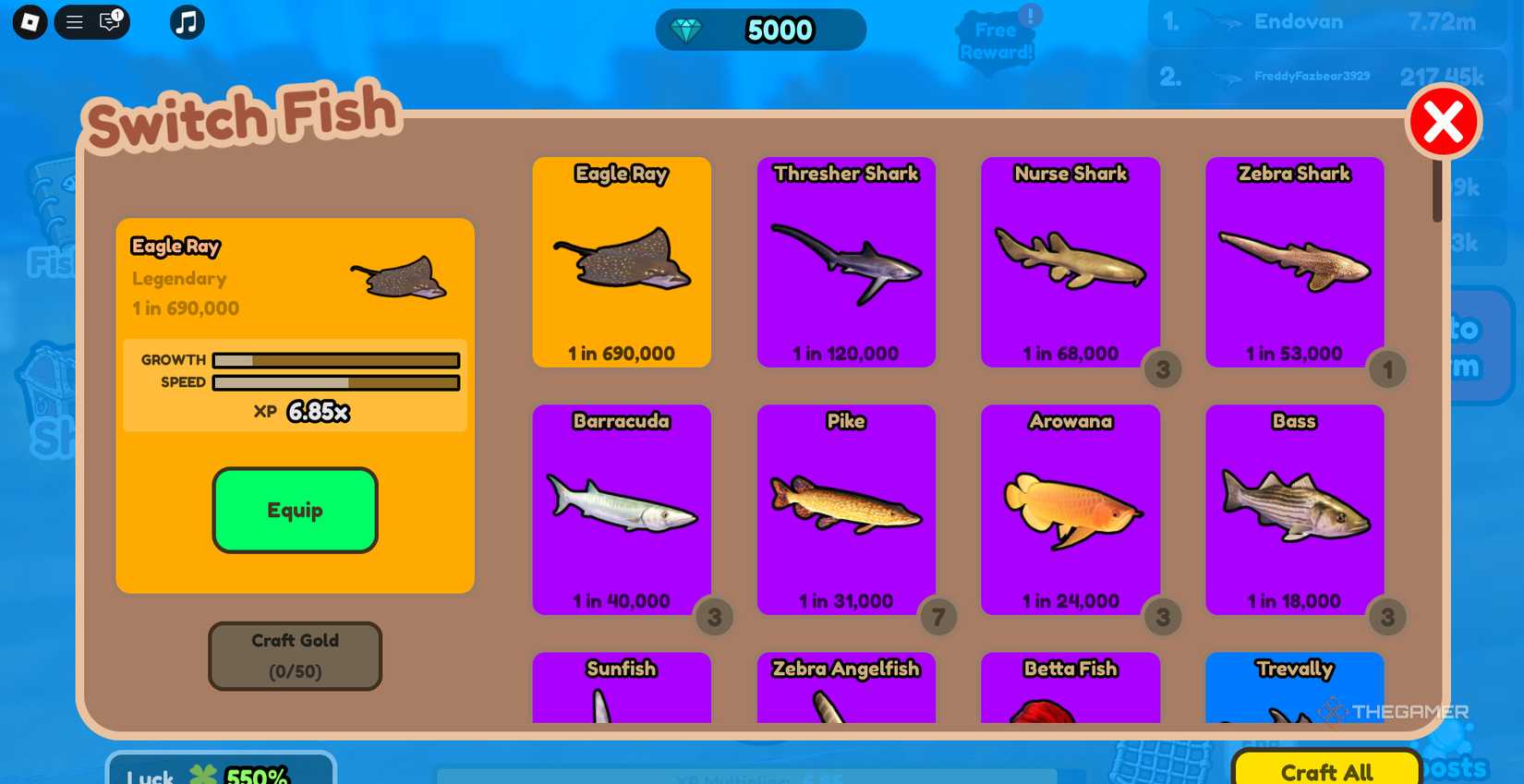
Task: Open the chat notification icon
Action: click(x=110, y=21)
